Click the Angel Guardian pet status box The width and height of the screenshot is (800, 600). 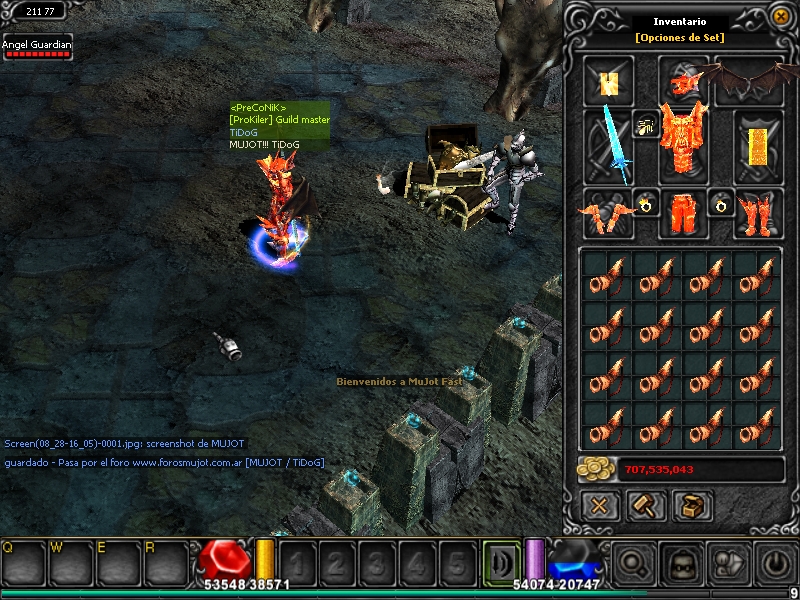coord(38,48)
